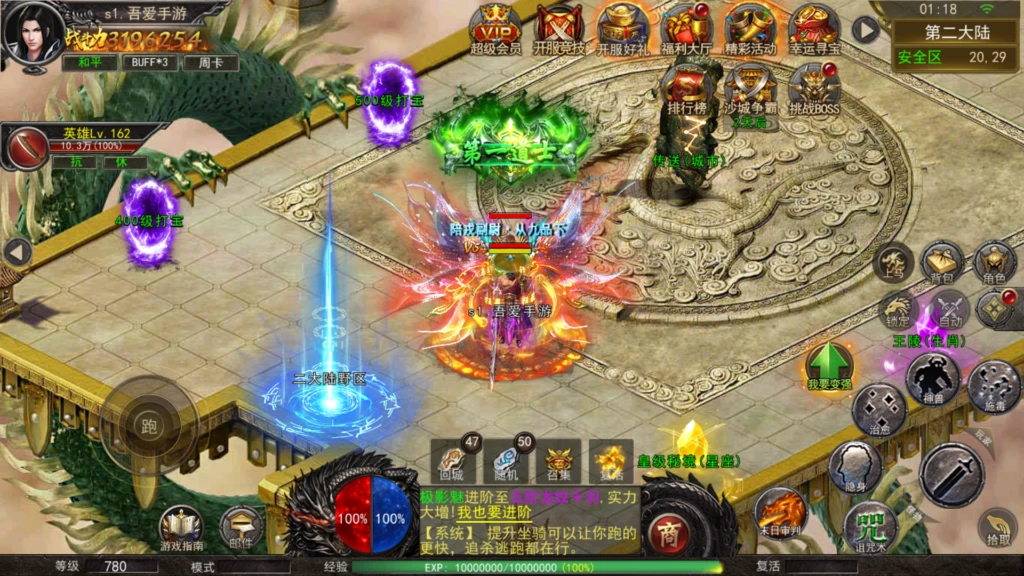Screen dimensions: 1024x576
Task: Open the 沙城争霸 event icon
Action: [x=750, y=86]
